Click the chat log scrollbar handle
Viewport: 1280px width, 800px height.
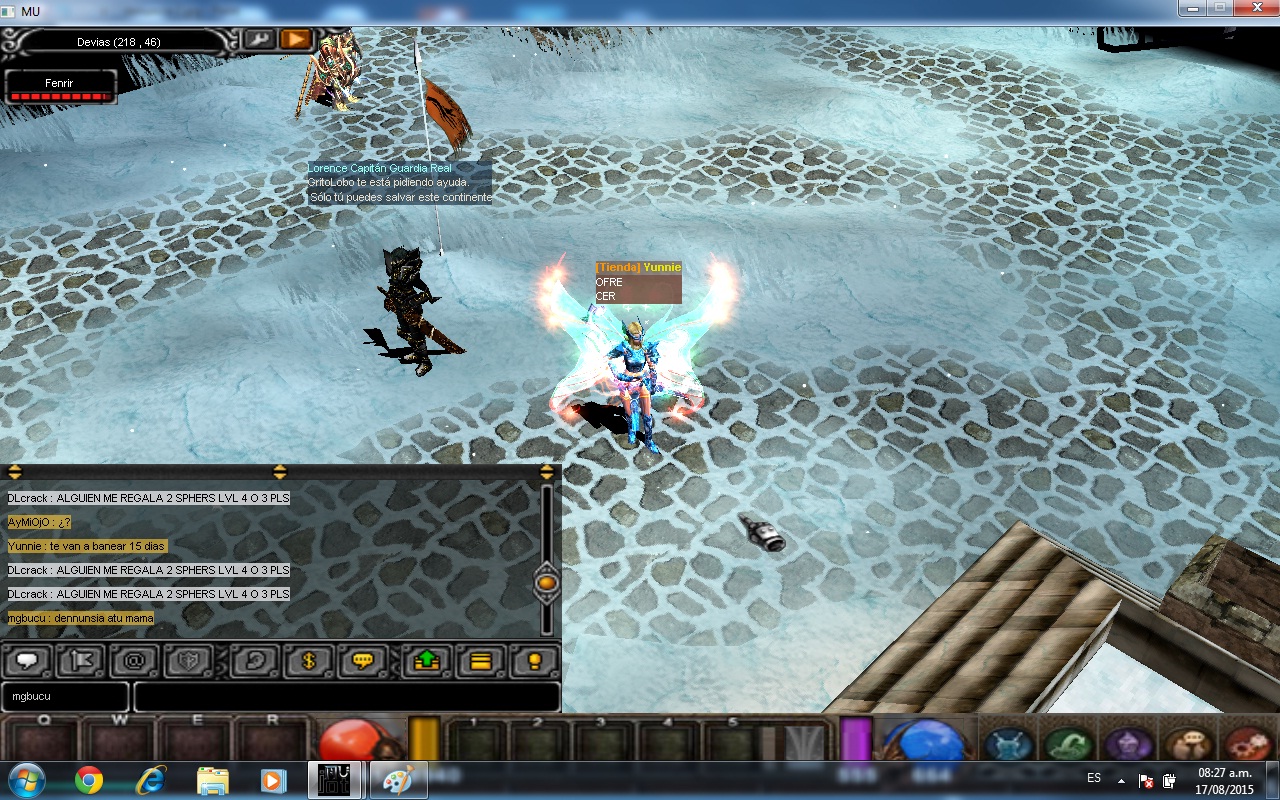pyautogui.click(x=547, y=581)
